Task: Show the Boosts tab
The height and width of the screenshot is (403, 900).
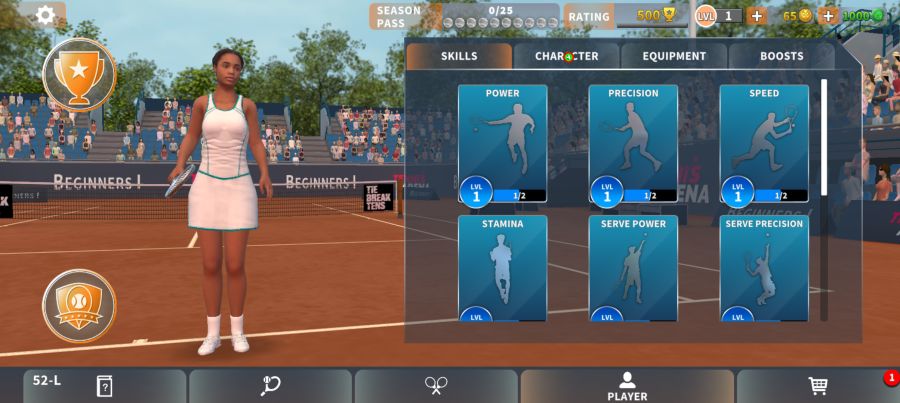Action: pyautogui.click(x=781, y=56)
